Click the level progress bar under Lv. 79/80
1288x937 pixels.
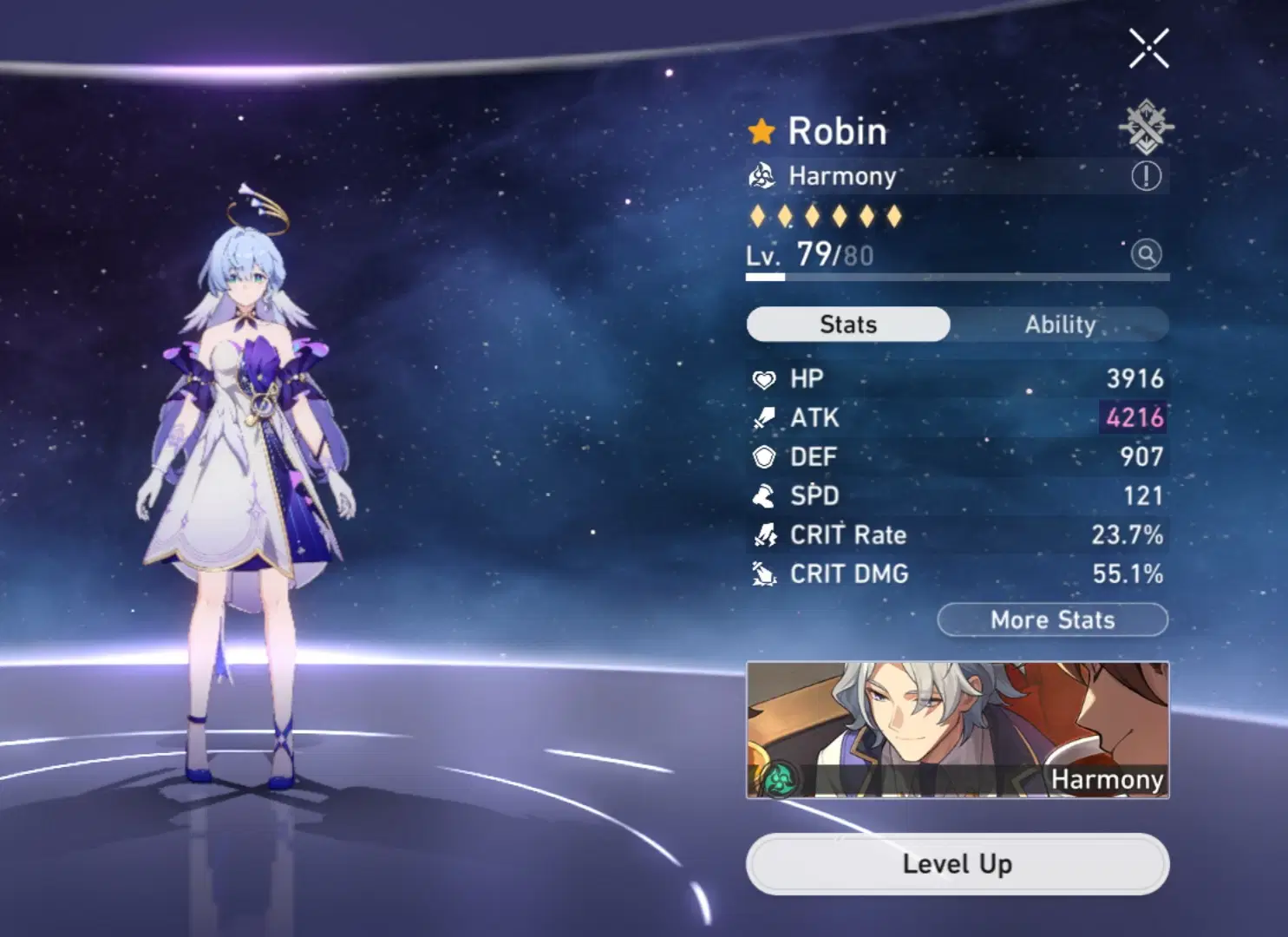[x=954, y=277]
